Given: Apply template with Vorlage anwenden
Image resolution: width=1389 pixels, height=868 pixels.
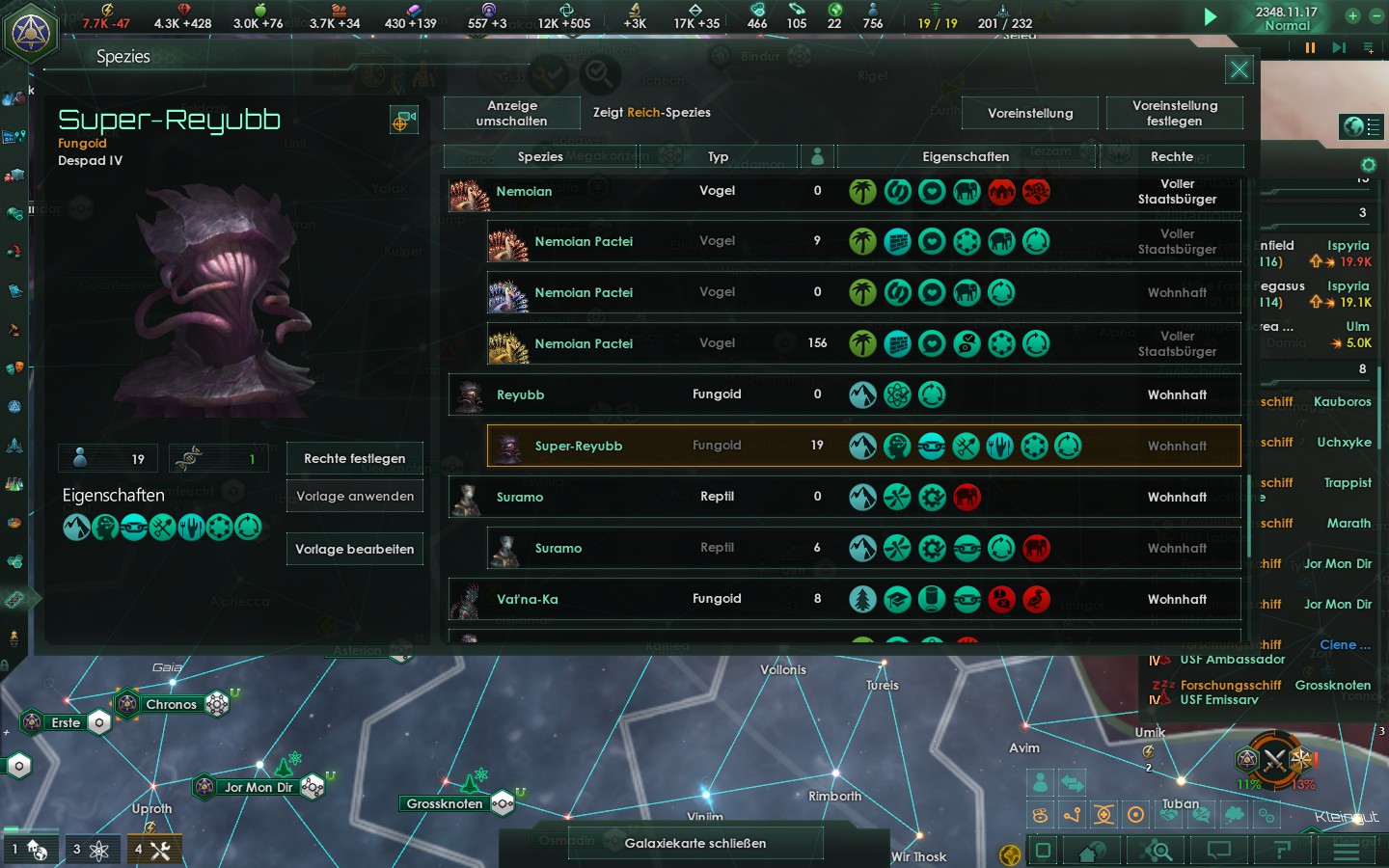Looking at the screenshot, I should (354, 496).
